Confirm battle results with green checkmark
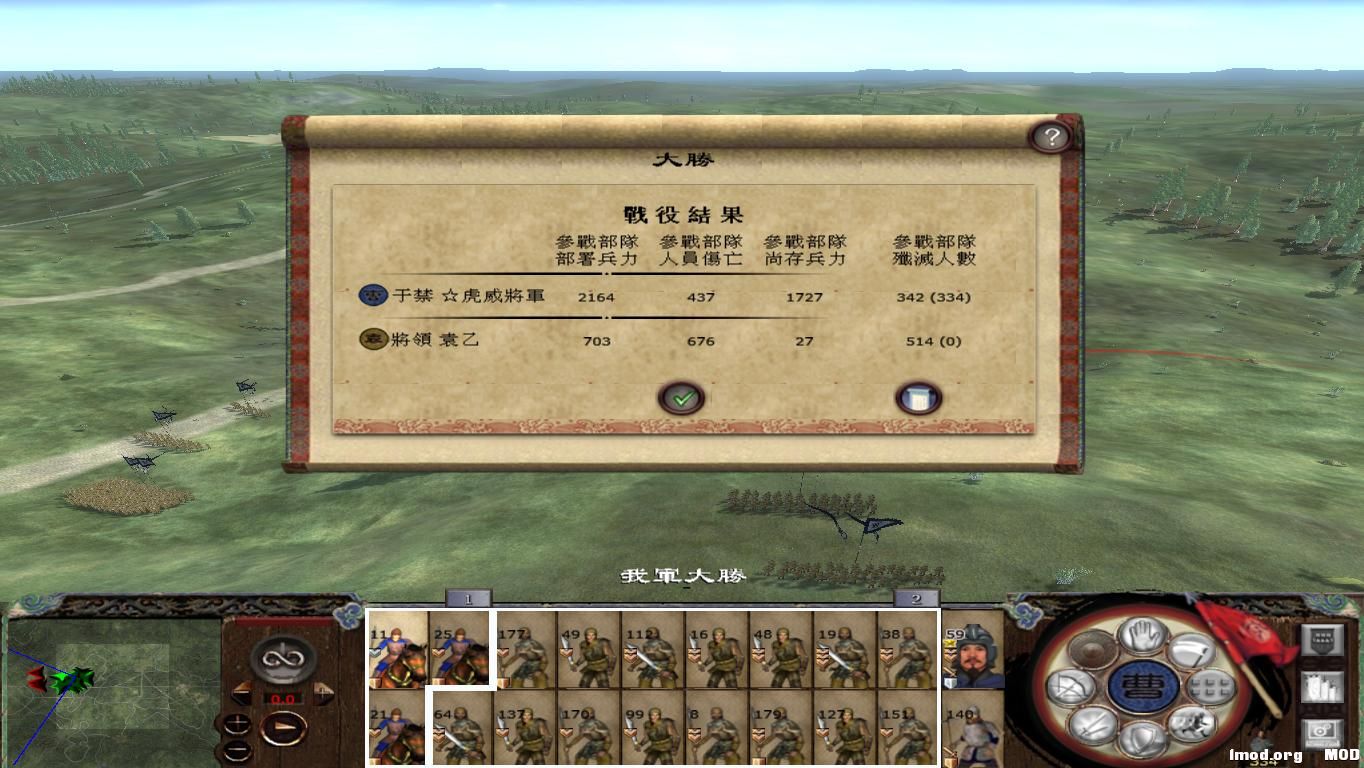Viewport: 1364px width, 768px height. [x=683, y=397]
